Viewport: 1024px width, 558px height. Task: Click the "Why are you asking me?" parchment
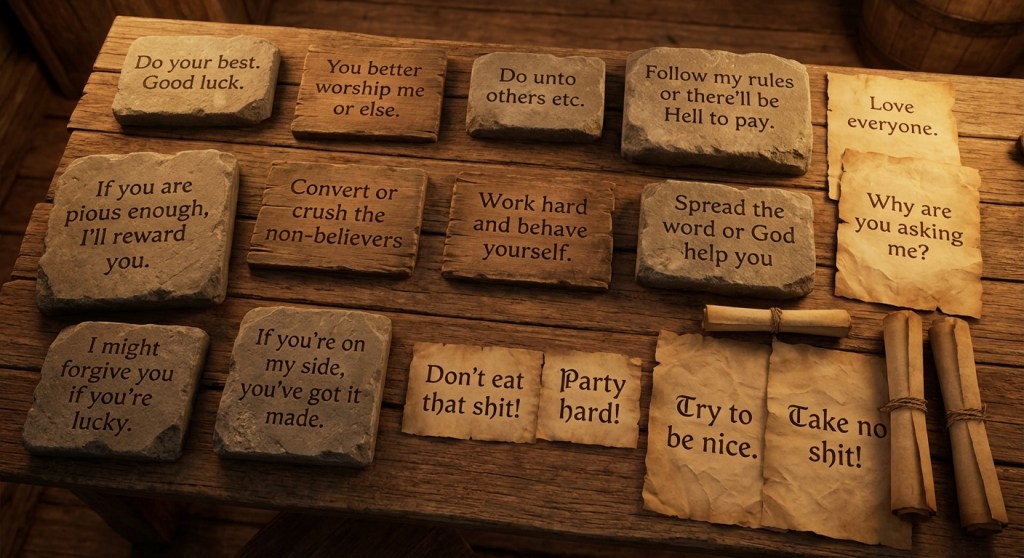tap(908, 232)
